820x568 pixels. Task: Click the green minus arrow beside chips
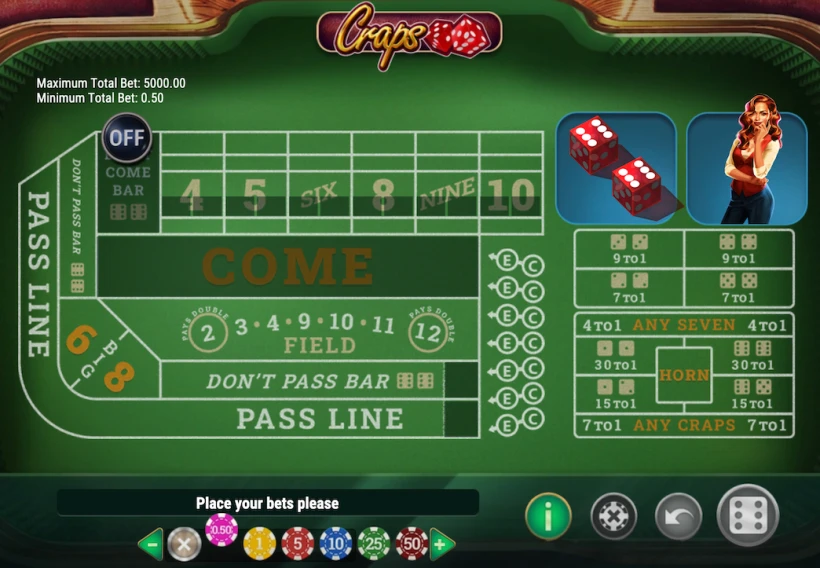point(150,544)
